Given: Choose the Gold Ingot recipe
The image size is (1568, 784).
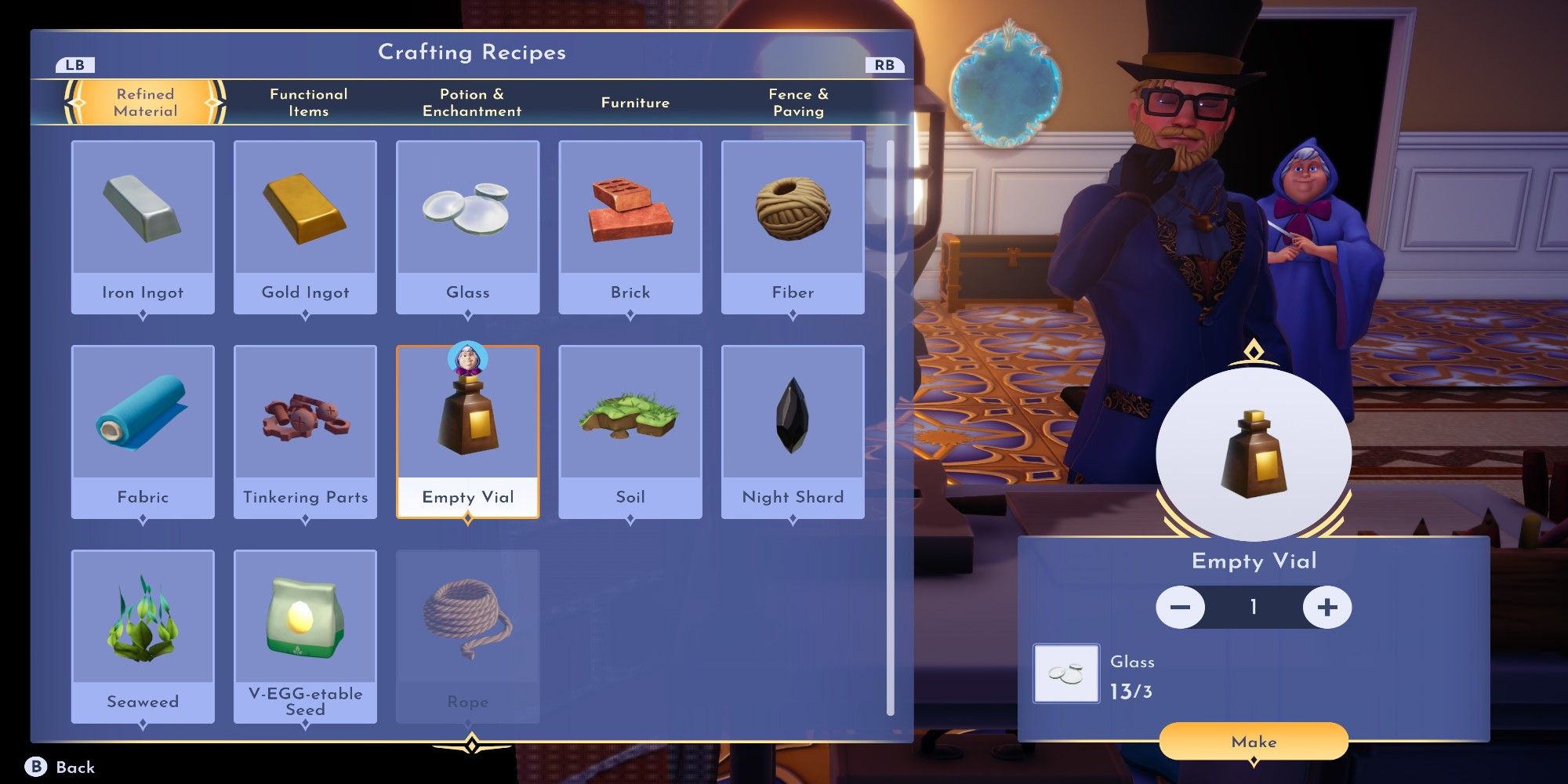Looking at the screenshot, I should point(305,227).
